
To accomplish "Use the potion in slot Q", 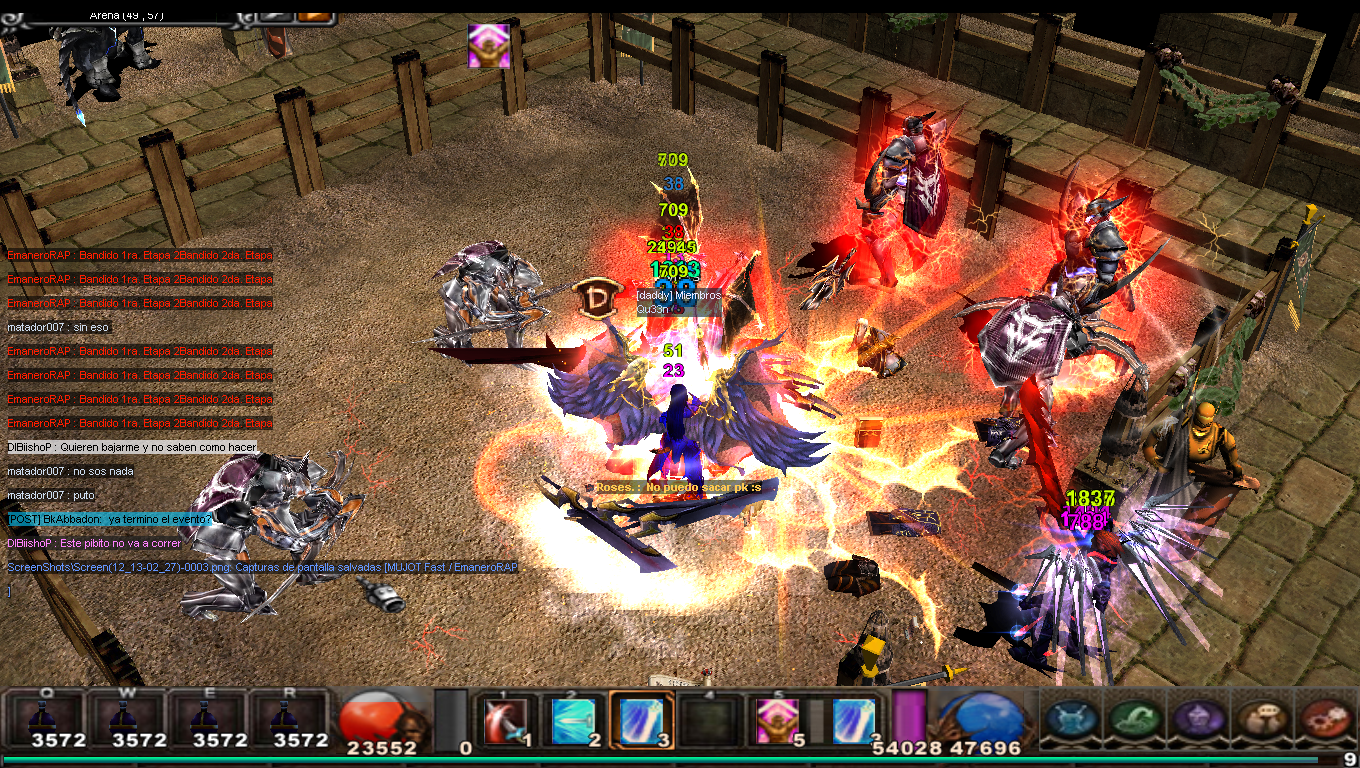I will point(46,718).
